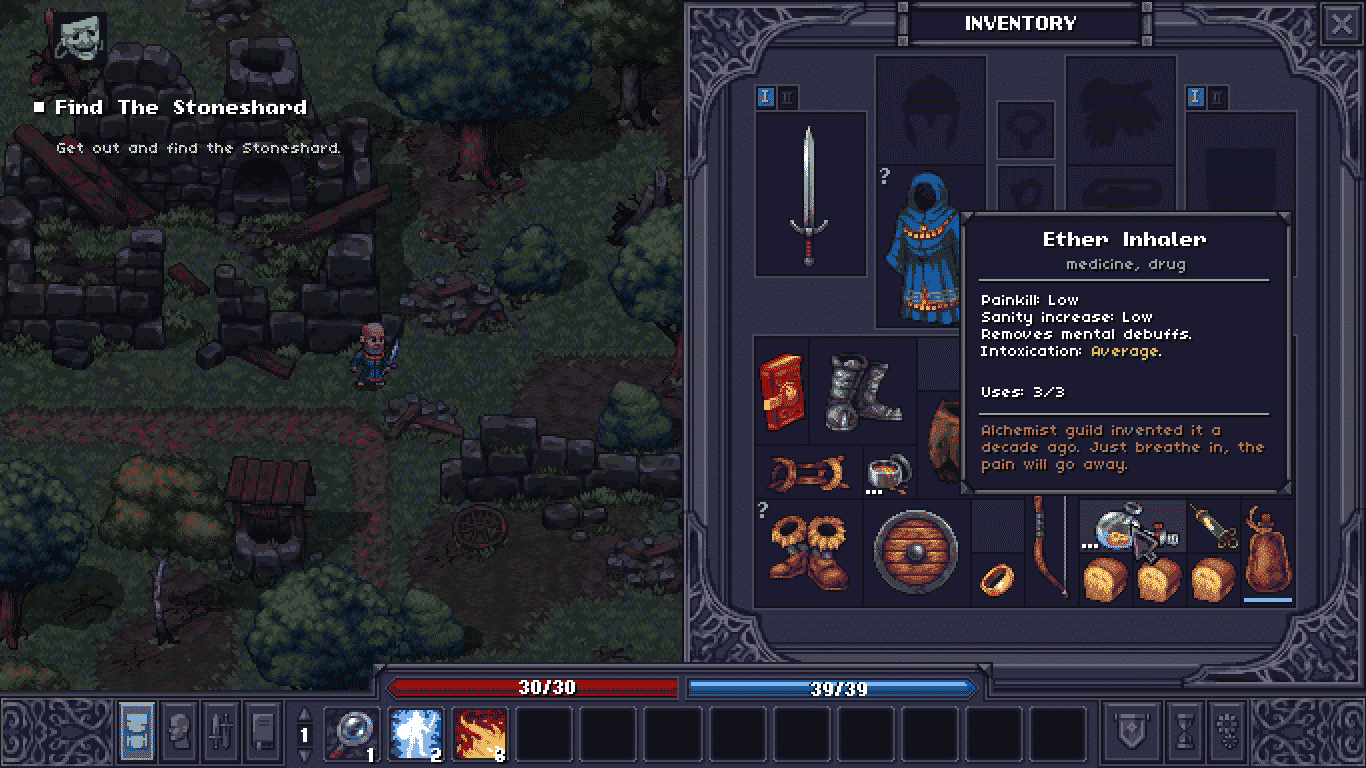Select the blue hooded robe

[918, 250]
